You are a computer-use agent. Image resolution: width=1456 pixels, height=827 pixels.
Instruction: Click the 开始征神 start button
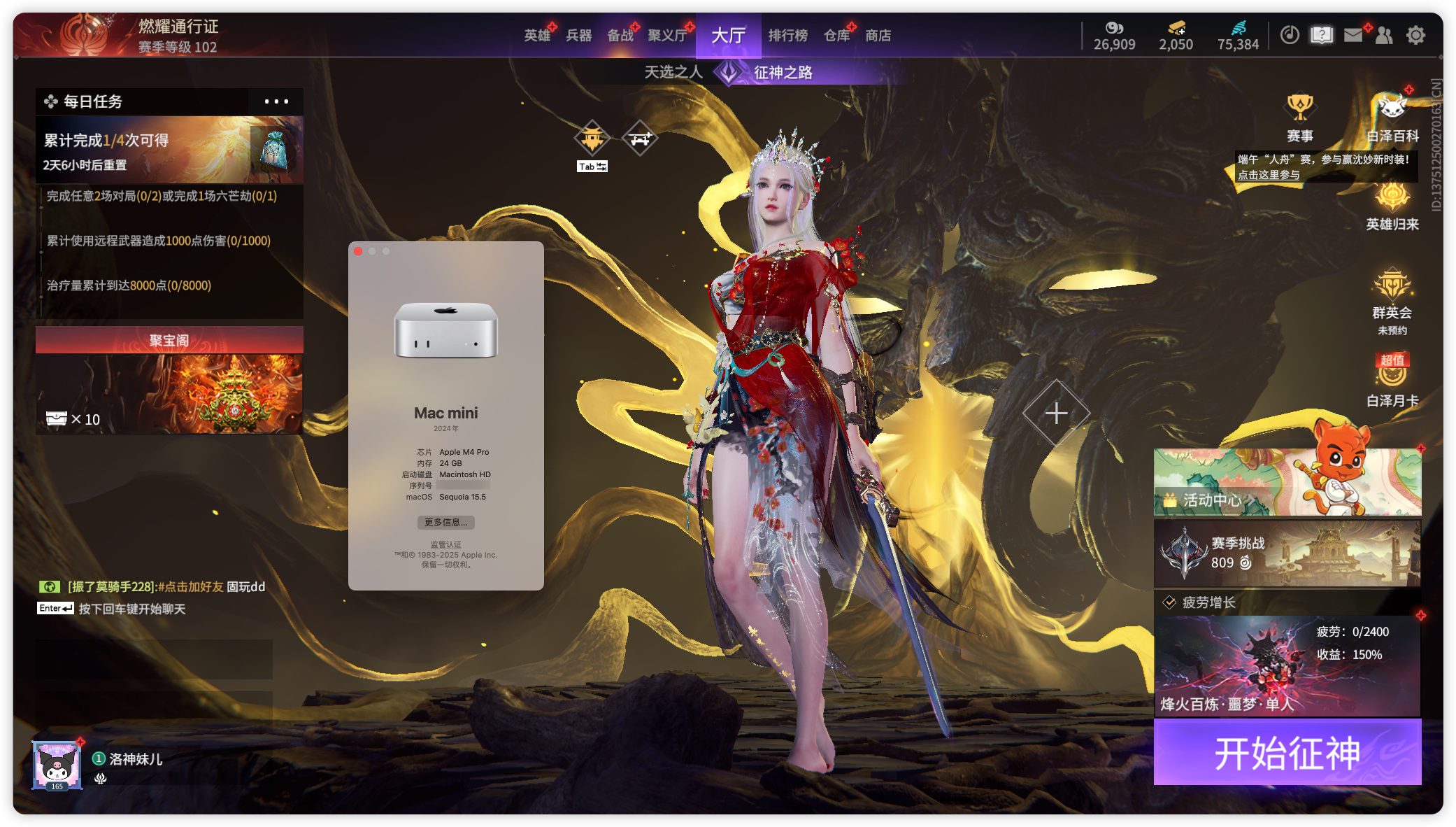coord(1287,753)
